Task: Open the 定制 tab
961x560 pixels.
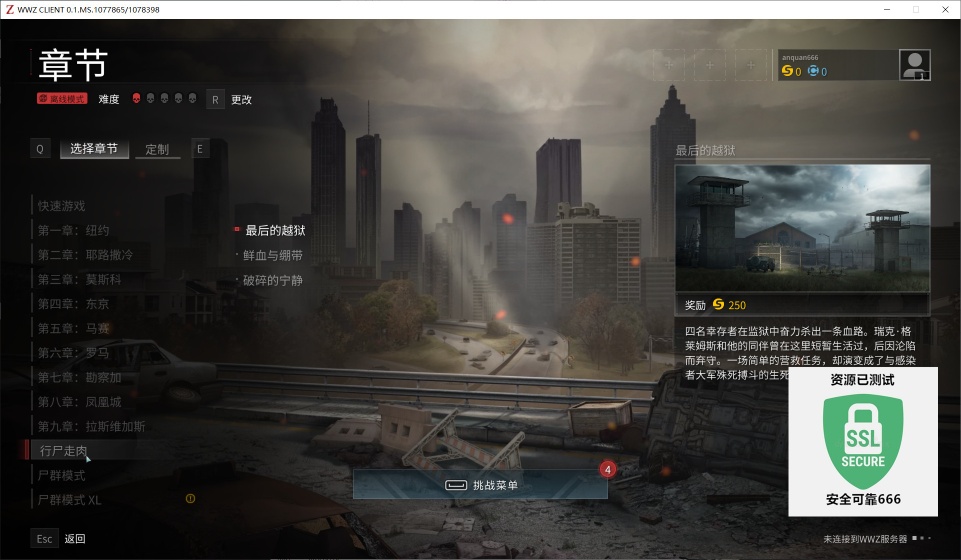Action: click(x=157, y=149)
